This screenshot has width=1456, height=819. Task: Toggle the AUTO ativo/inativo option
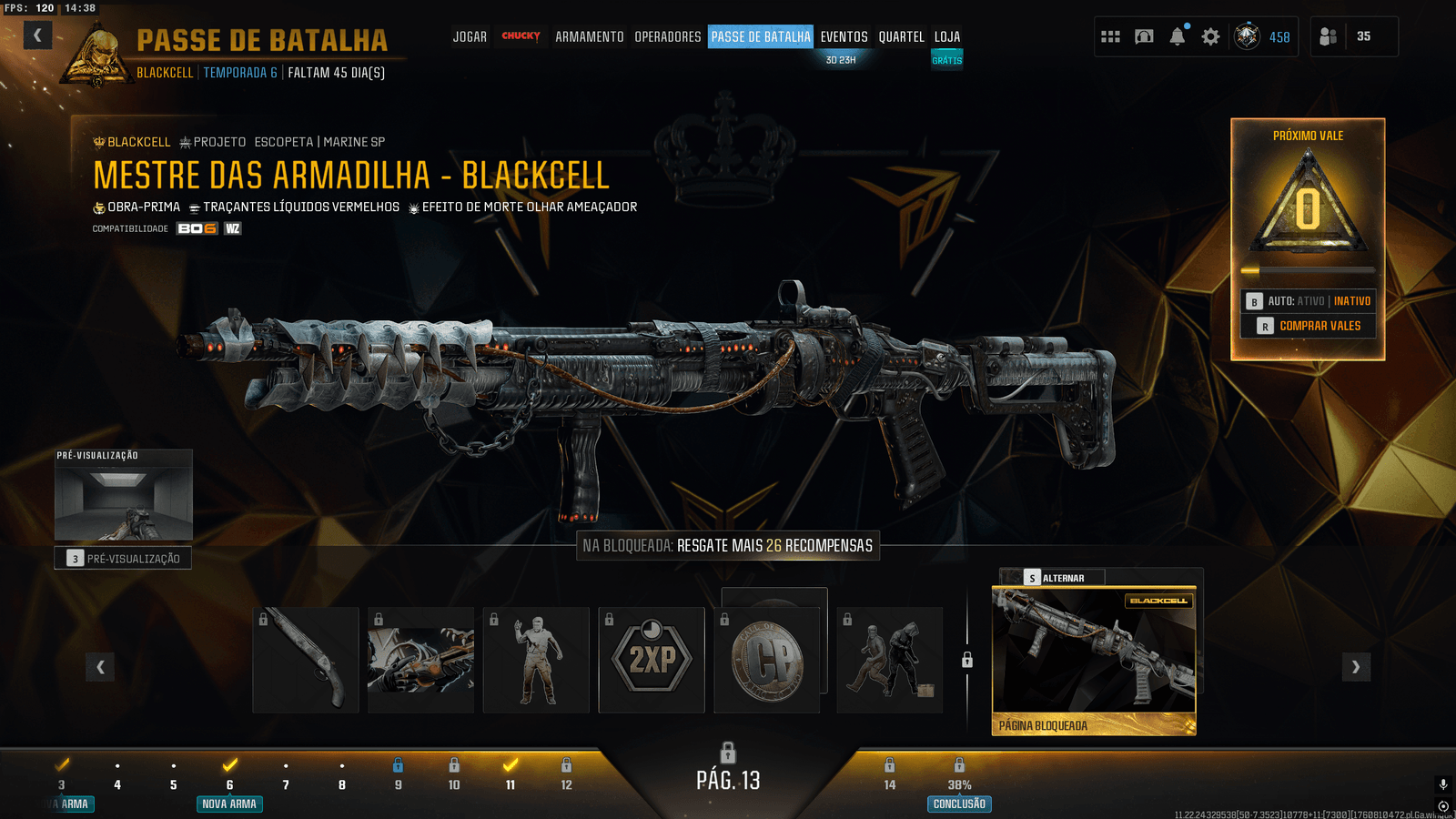pyautogui.click(x=1309, y=301)
